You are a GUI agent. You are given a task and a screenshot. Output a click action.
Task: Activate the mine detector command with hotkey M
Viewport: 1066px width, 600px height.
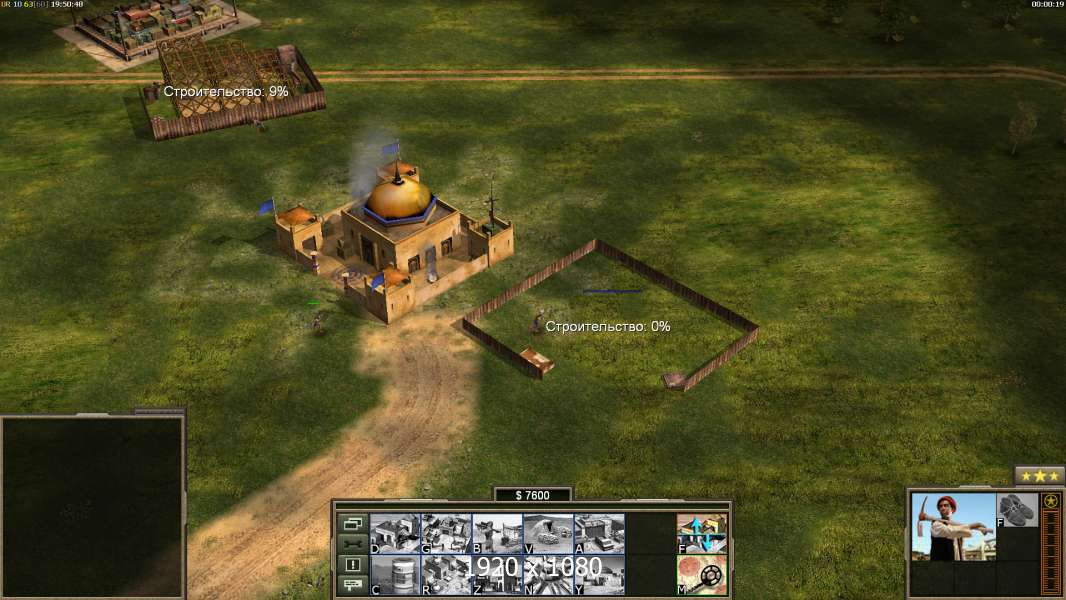point(702,575)
